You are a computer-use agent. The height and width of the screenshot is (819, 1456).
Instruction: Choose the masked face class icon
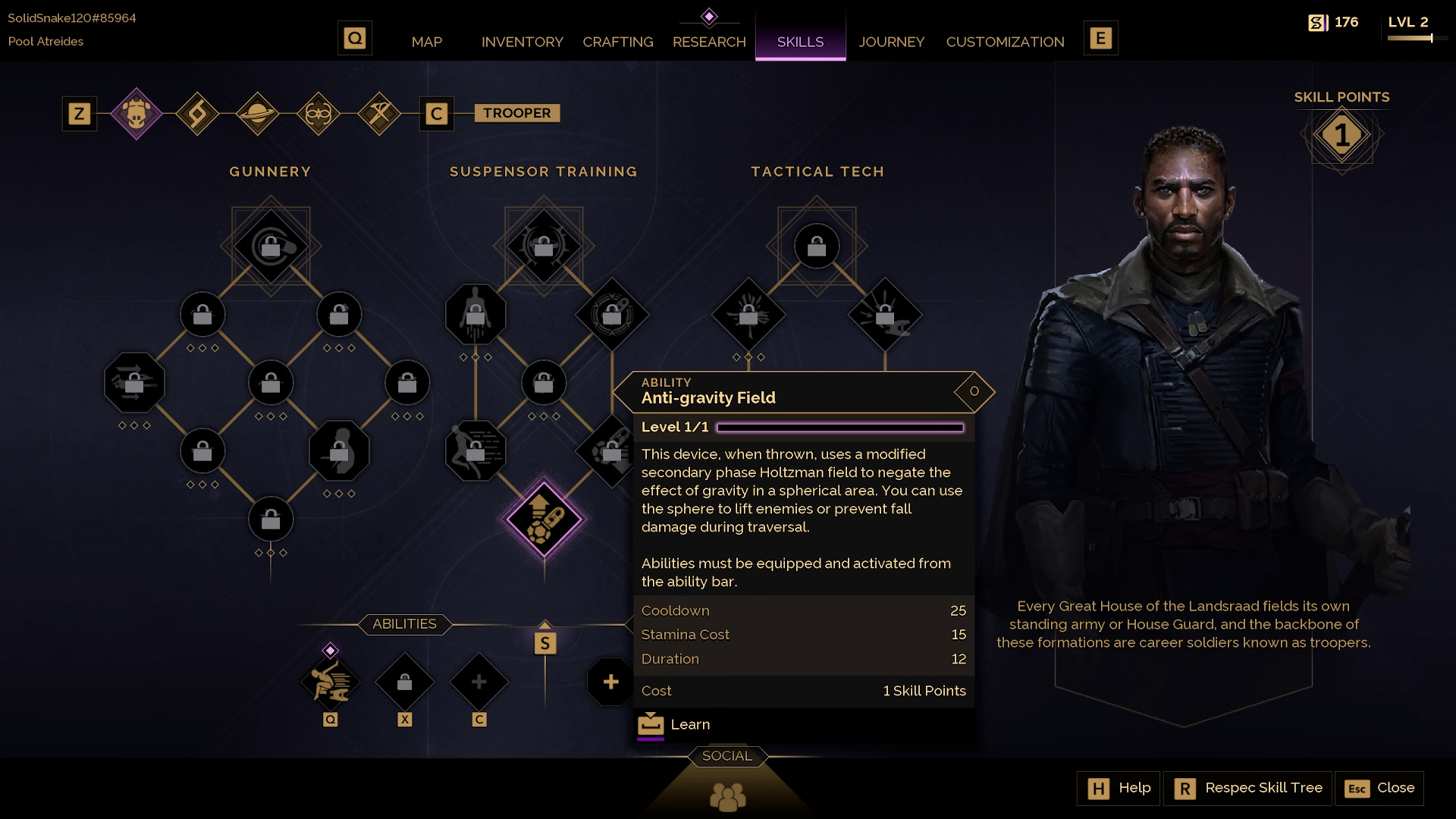pyautogui.click(x=318, y=114)
